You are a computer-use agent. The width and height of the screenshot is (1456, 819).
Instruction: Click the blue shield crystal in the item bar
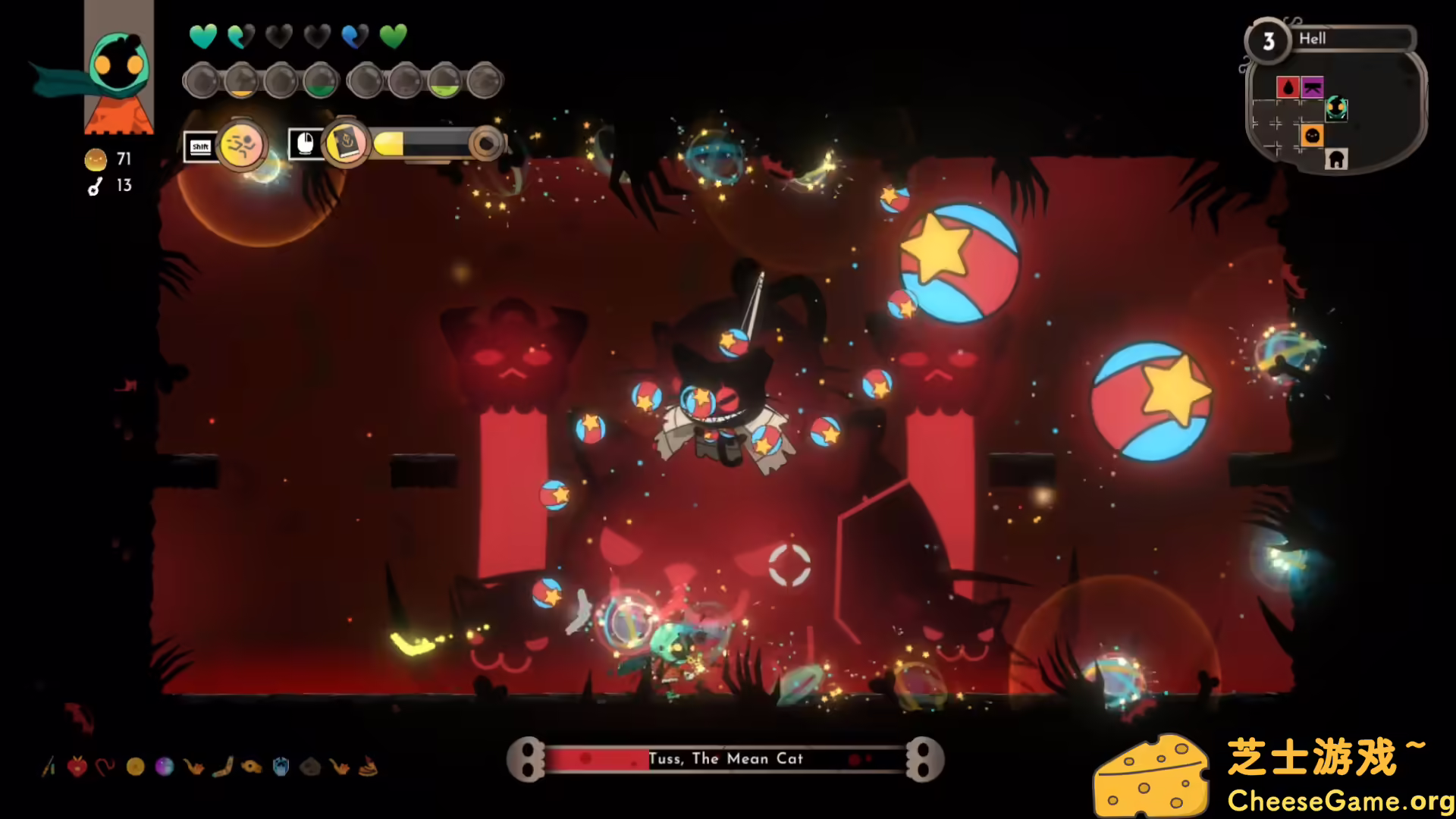(x=281, y=766)
